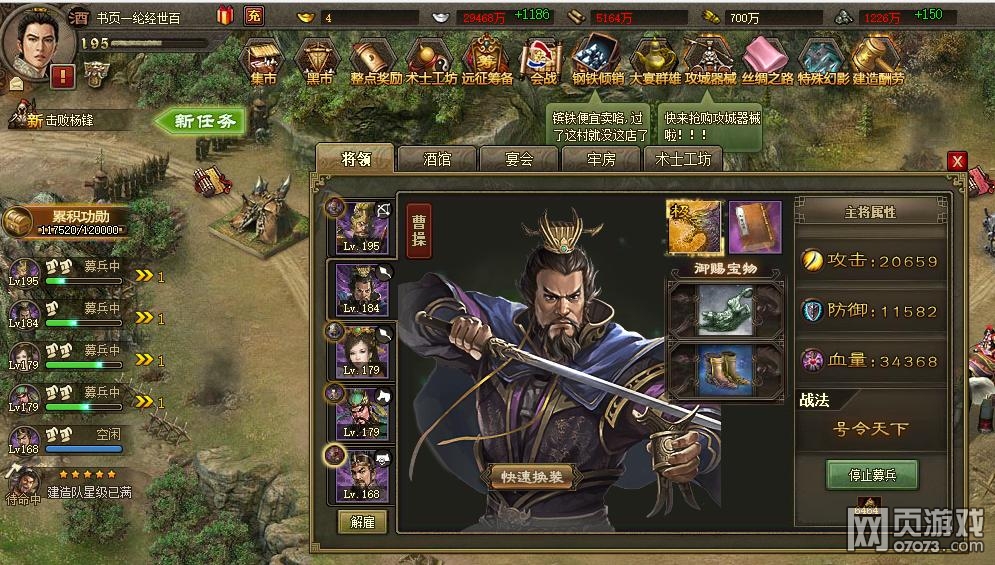The height and width of the screenshot is (565, 995).
Task: Choose the Lv. 168 general portrait
Action: point(362,473)
